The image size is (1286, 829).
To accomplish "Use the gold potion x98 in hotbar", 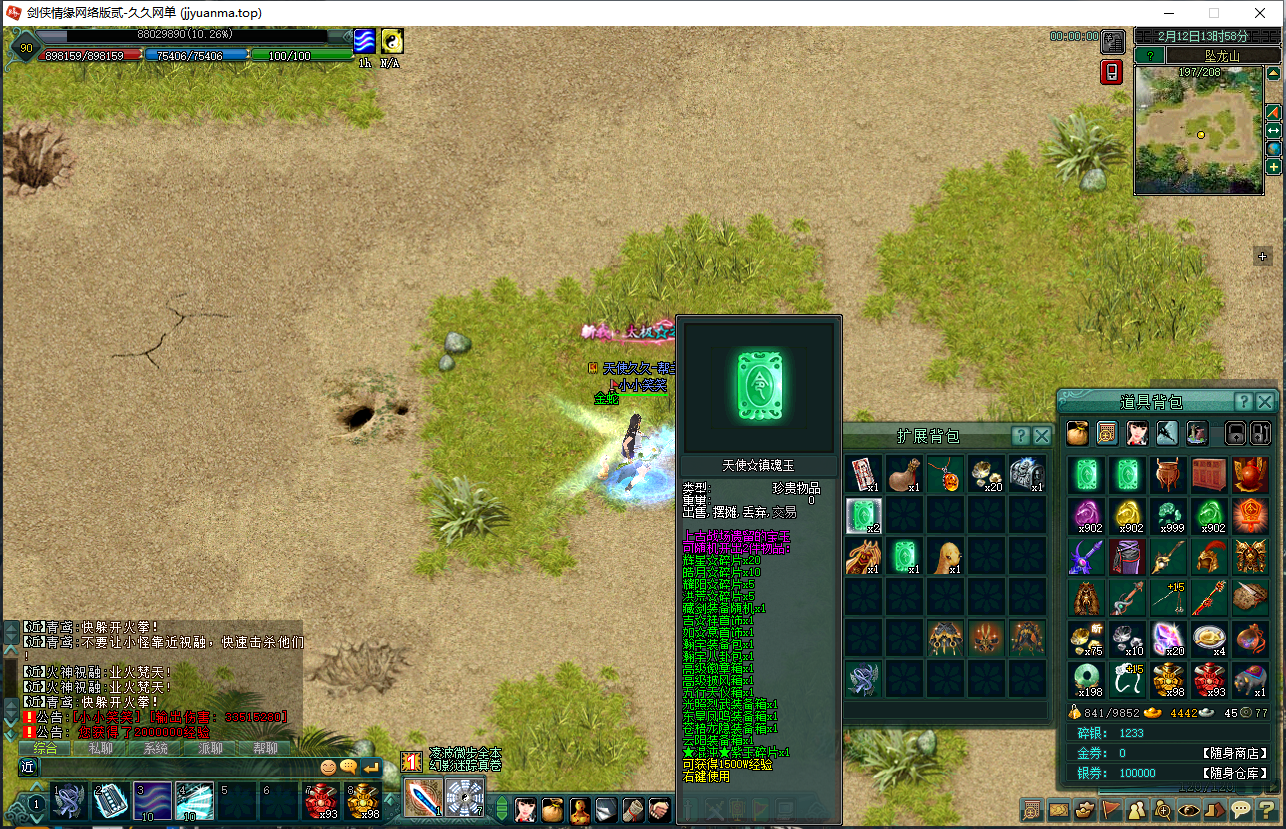I will coord(364,800).
